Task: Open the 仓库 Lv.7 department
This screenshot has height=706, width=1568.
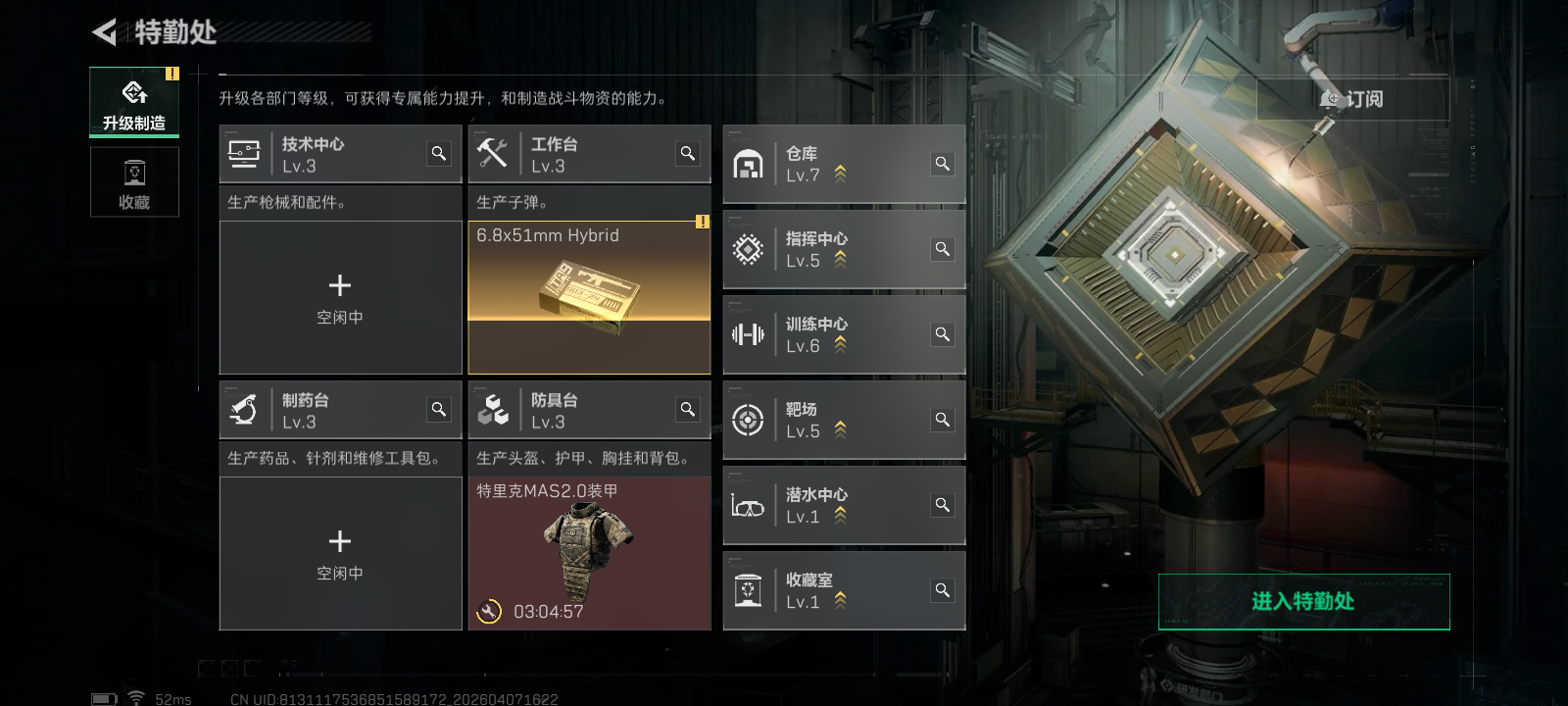Action: pos(833,165)
